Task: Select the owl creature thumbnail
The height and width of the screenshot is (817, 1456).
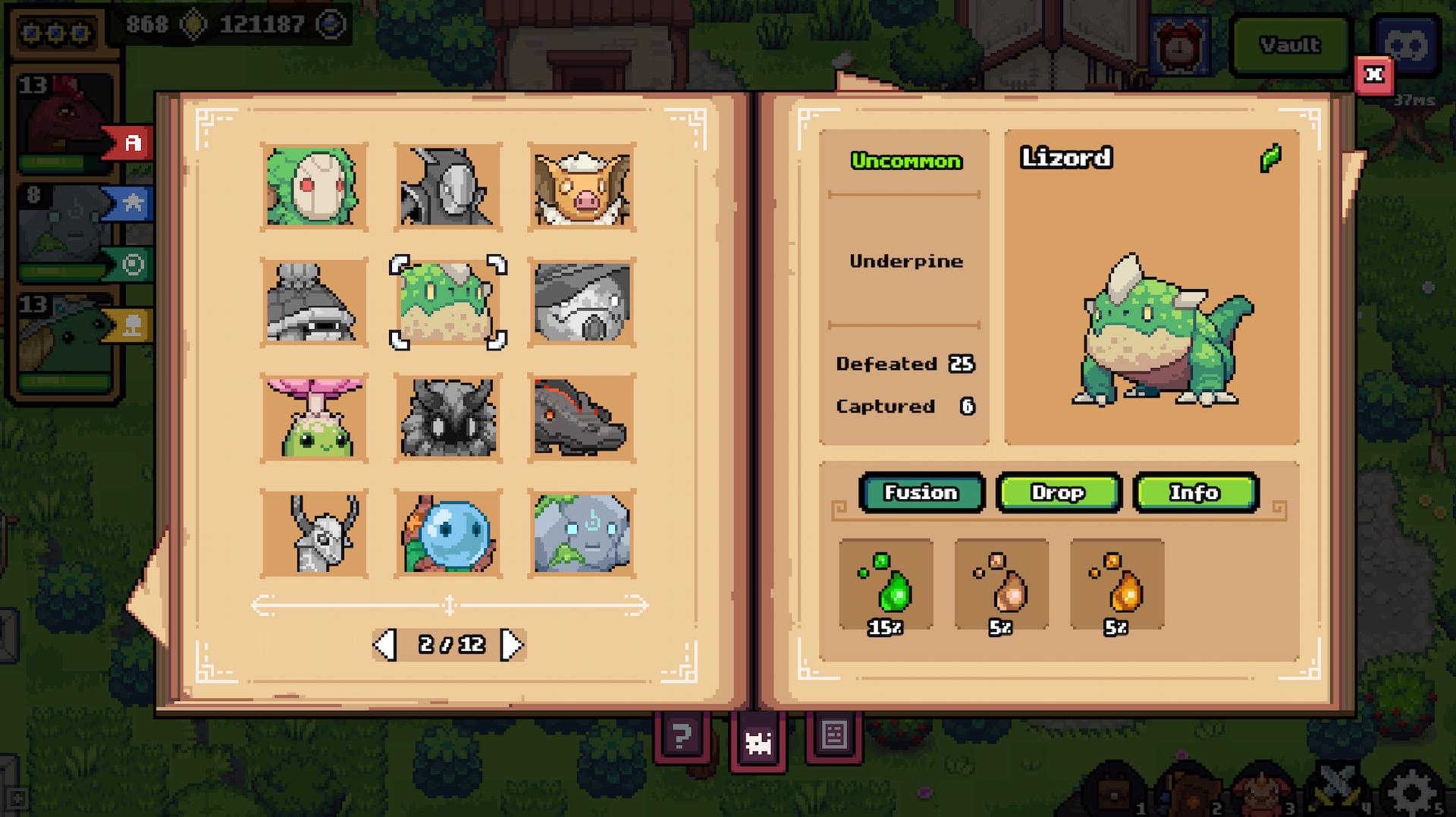Action: point(448,418)
